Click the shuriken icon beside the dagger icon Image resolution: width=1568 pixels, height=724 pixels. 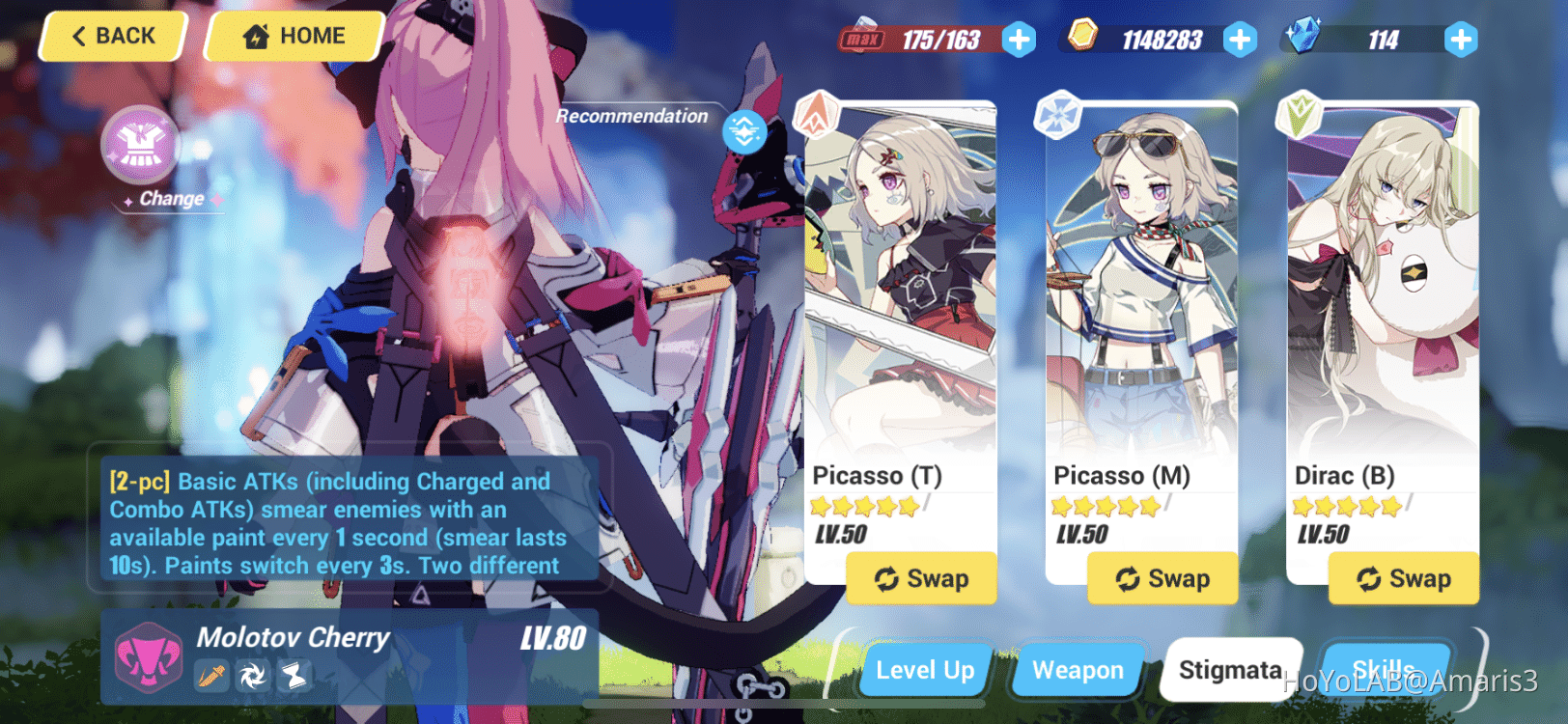click(x=254, y=677)
